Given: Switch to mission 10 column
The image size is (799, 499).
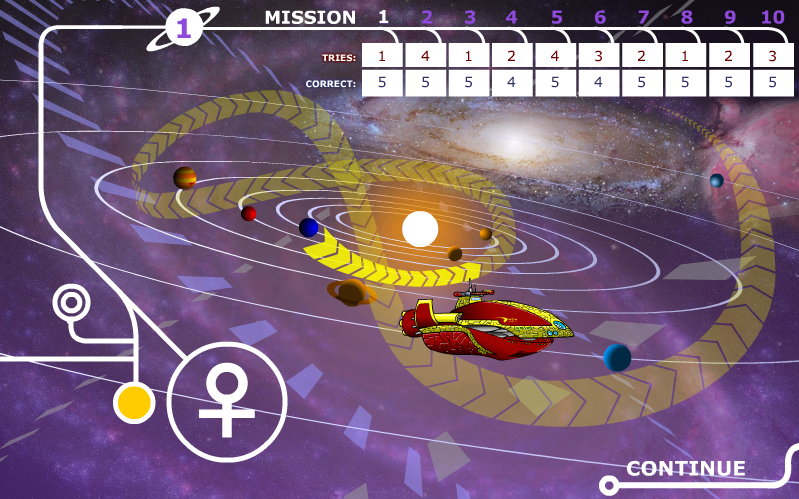Looking at the screenshot, I should 772,17.
